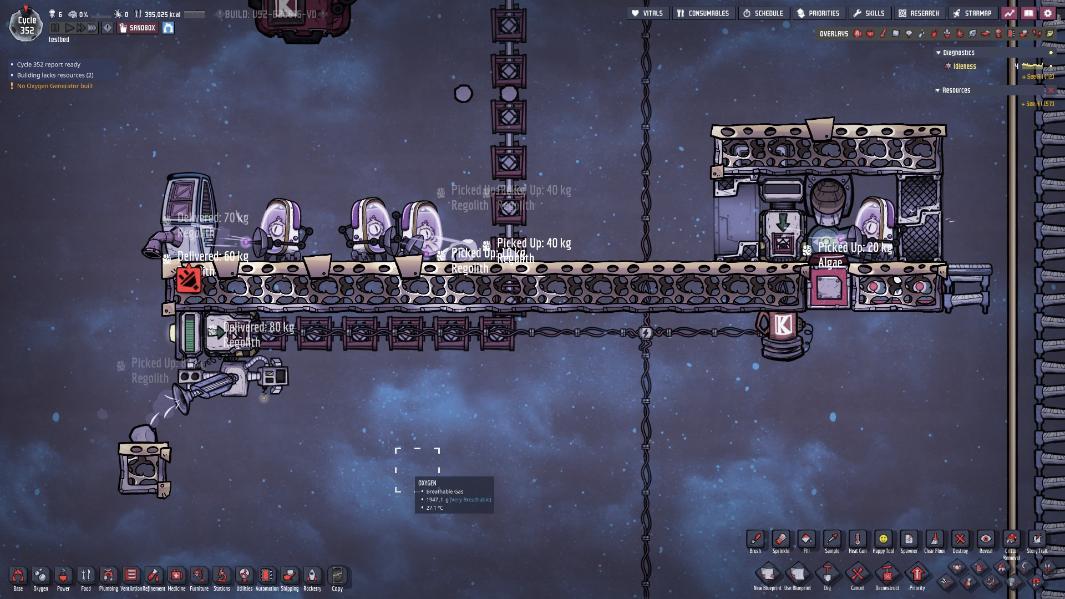The image size is (1065, 599).
Task: Open the Skills screen
Action: coord(869,13)
